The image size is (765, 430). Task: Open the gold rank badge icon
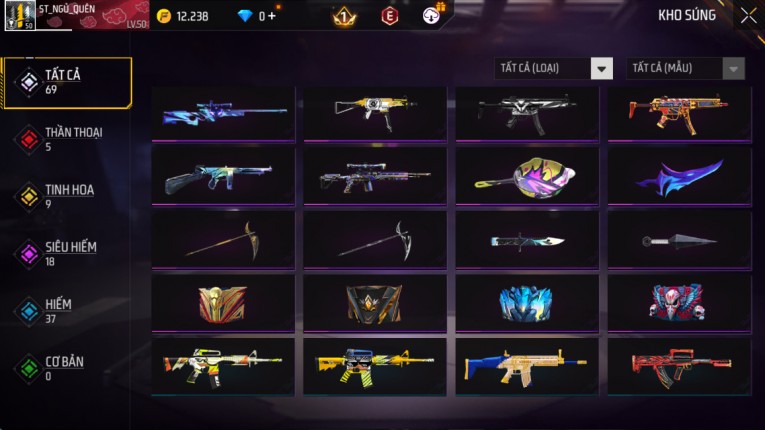point(344,16)
